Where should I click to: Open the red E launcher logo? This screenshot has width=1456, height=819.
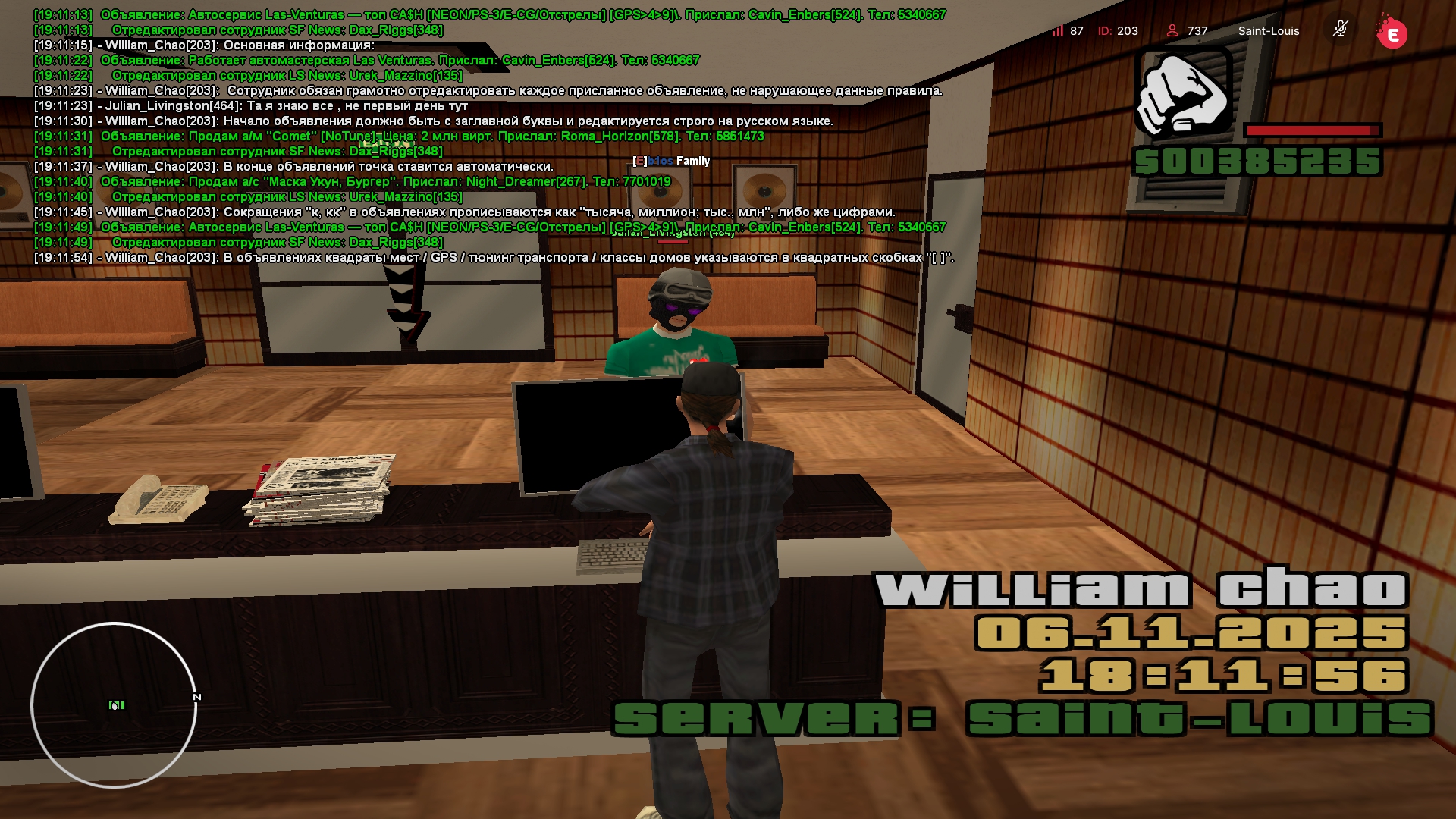1392,33
